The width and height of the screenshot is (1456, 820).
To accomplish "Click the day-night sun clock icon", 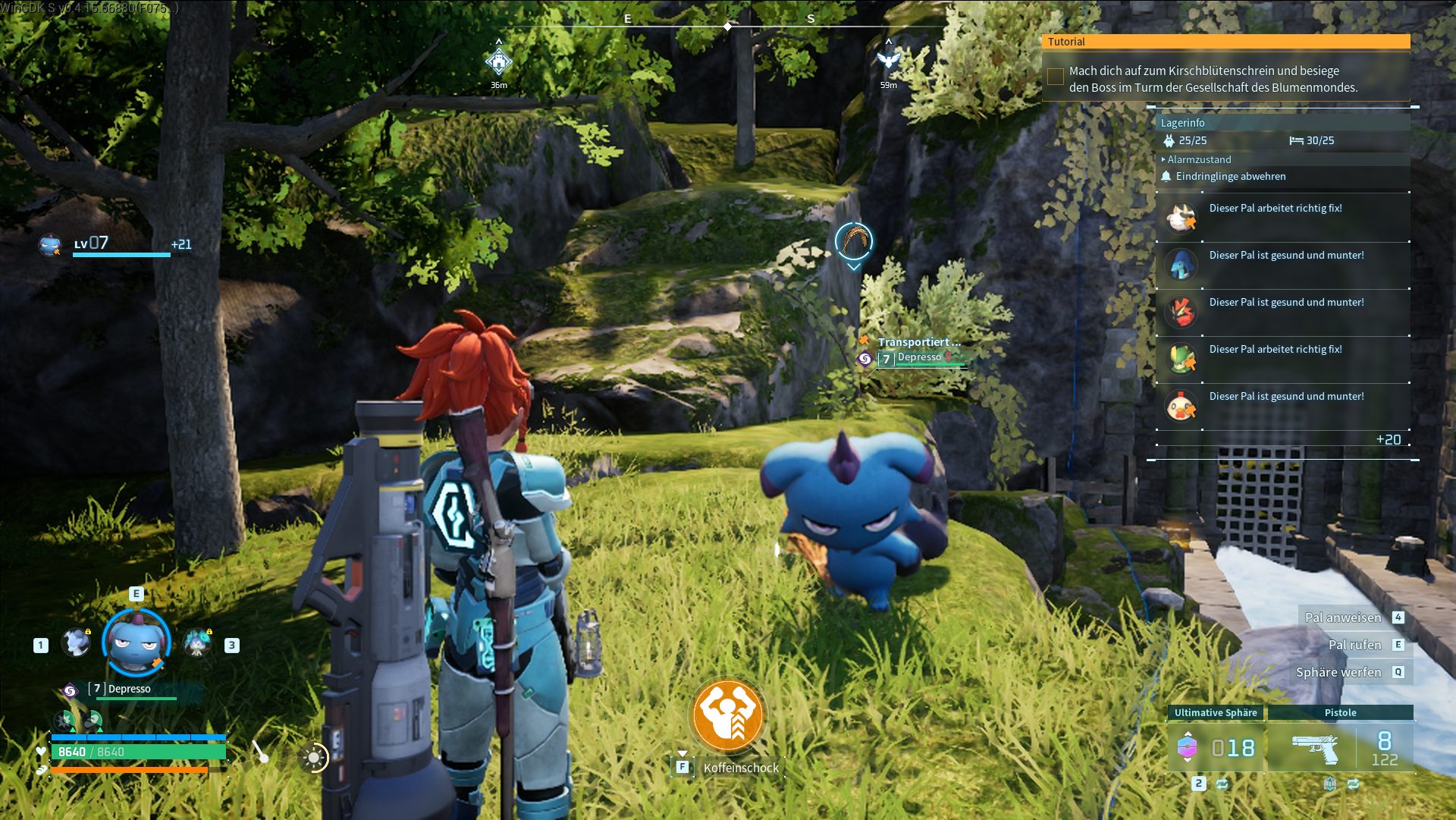I will pos(313,757).
